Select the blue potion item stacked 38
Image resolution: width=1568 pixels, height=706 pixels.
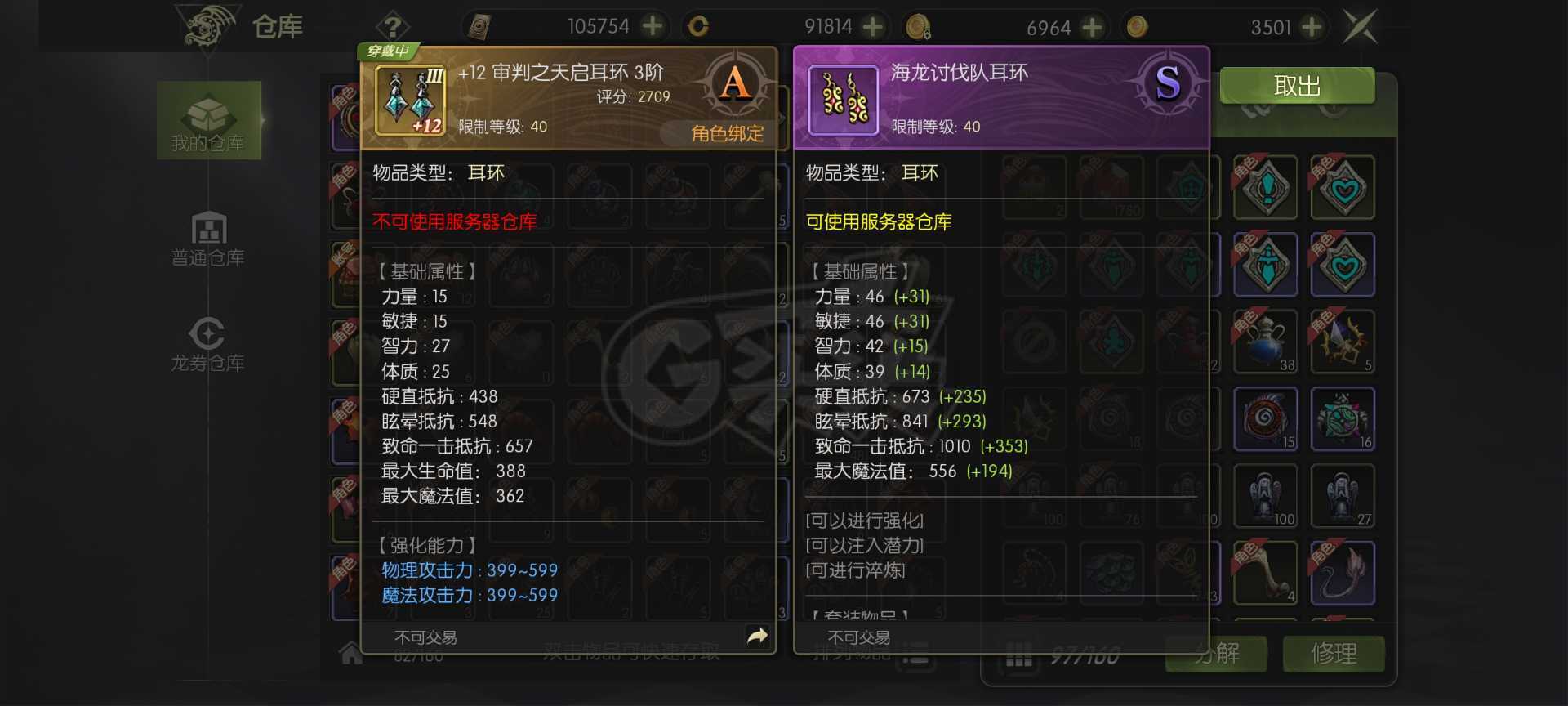(x=1265, y=342)
